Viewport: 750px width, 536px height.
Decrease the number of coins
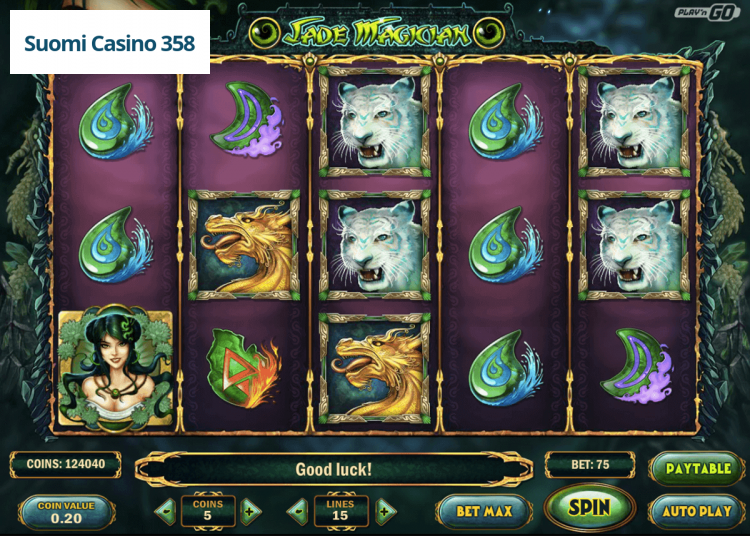[166, 512]
